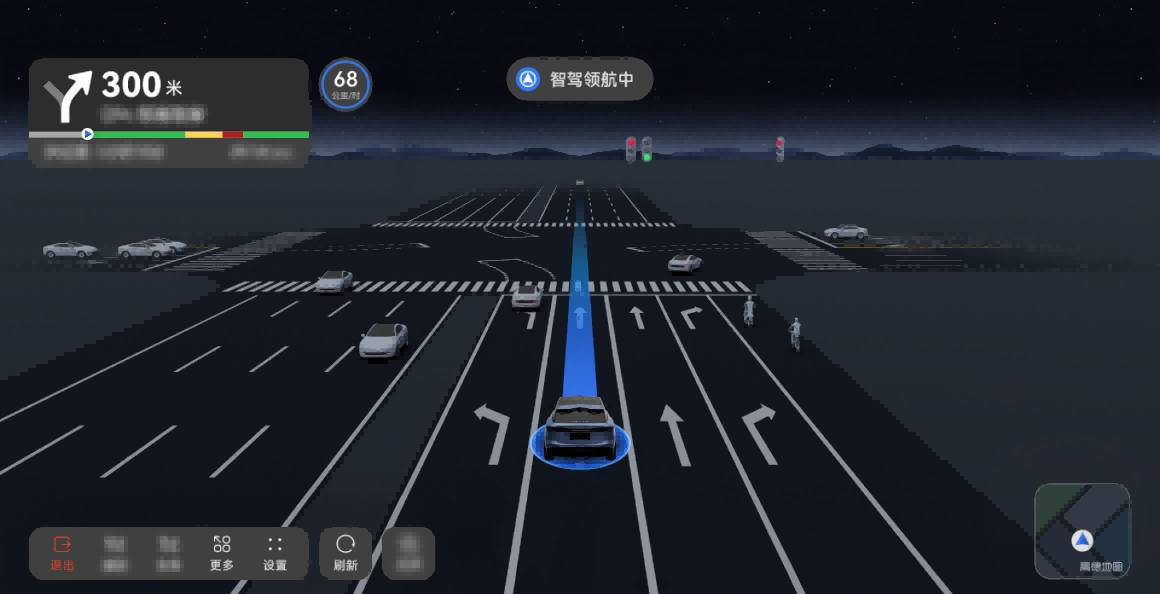
Task: Refresh the route with 刷新
Action: (x=345, y=553)
